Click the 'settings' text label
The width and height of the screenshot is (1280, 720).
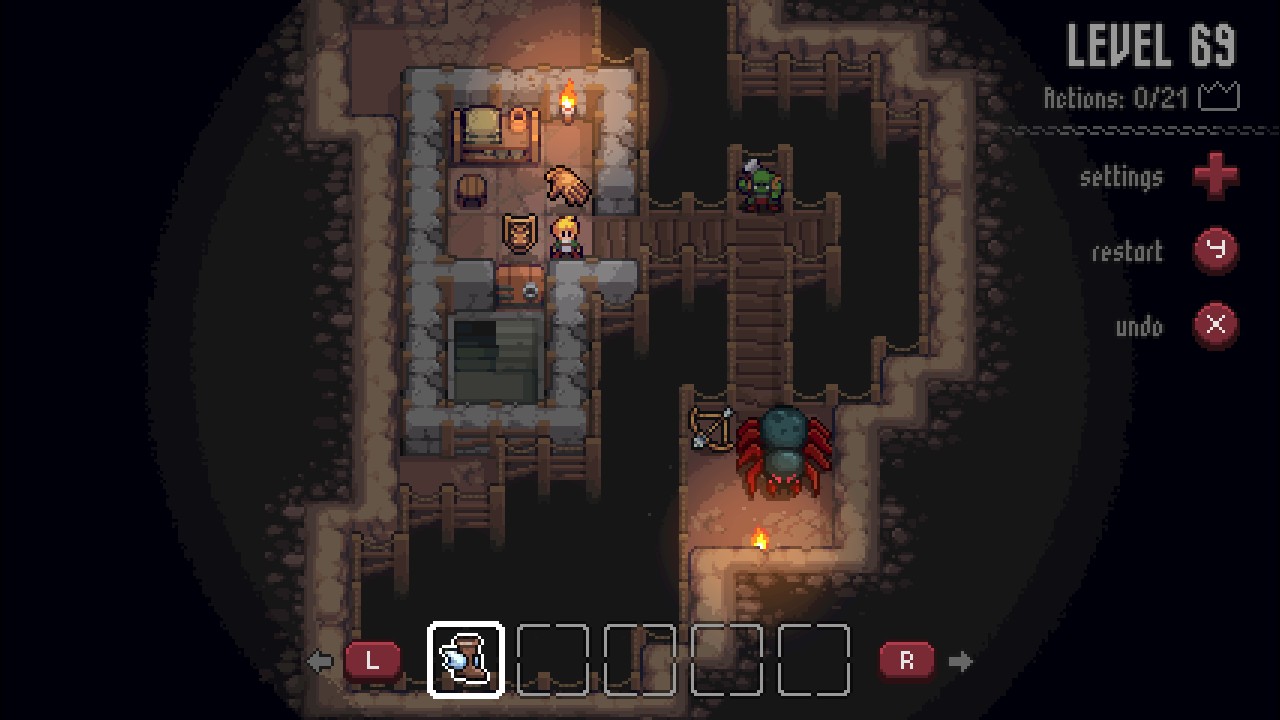coord(1121,177)
